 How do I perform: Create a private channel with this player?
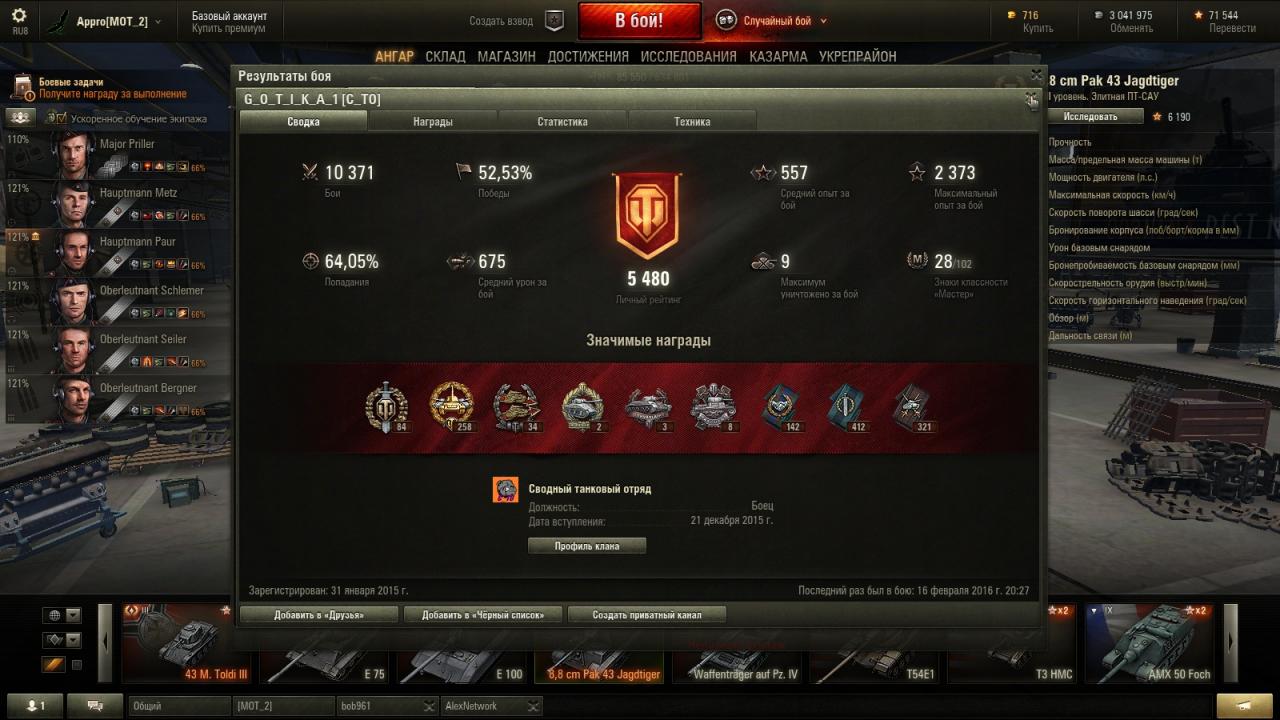(x=646, y=615)
